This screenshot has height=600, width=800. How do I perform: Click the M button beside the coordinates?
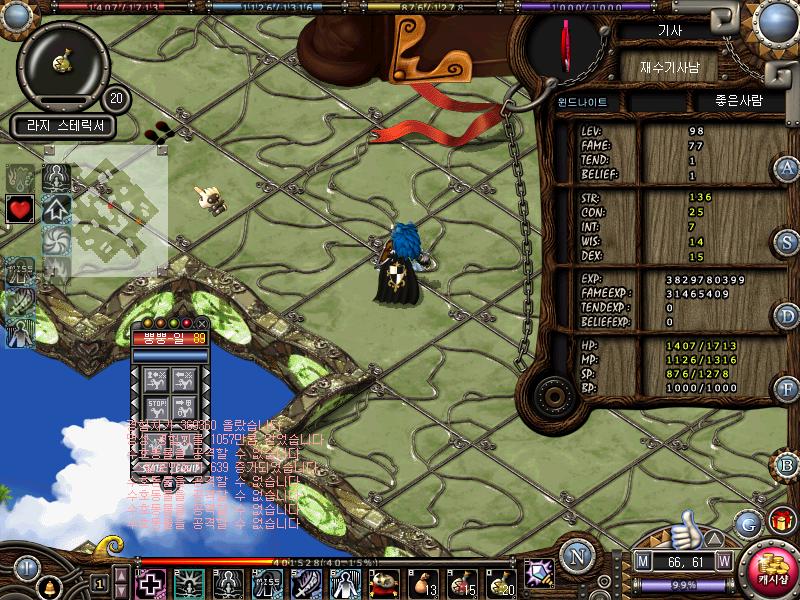click(x=643, y=561)
